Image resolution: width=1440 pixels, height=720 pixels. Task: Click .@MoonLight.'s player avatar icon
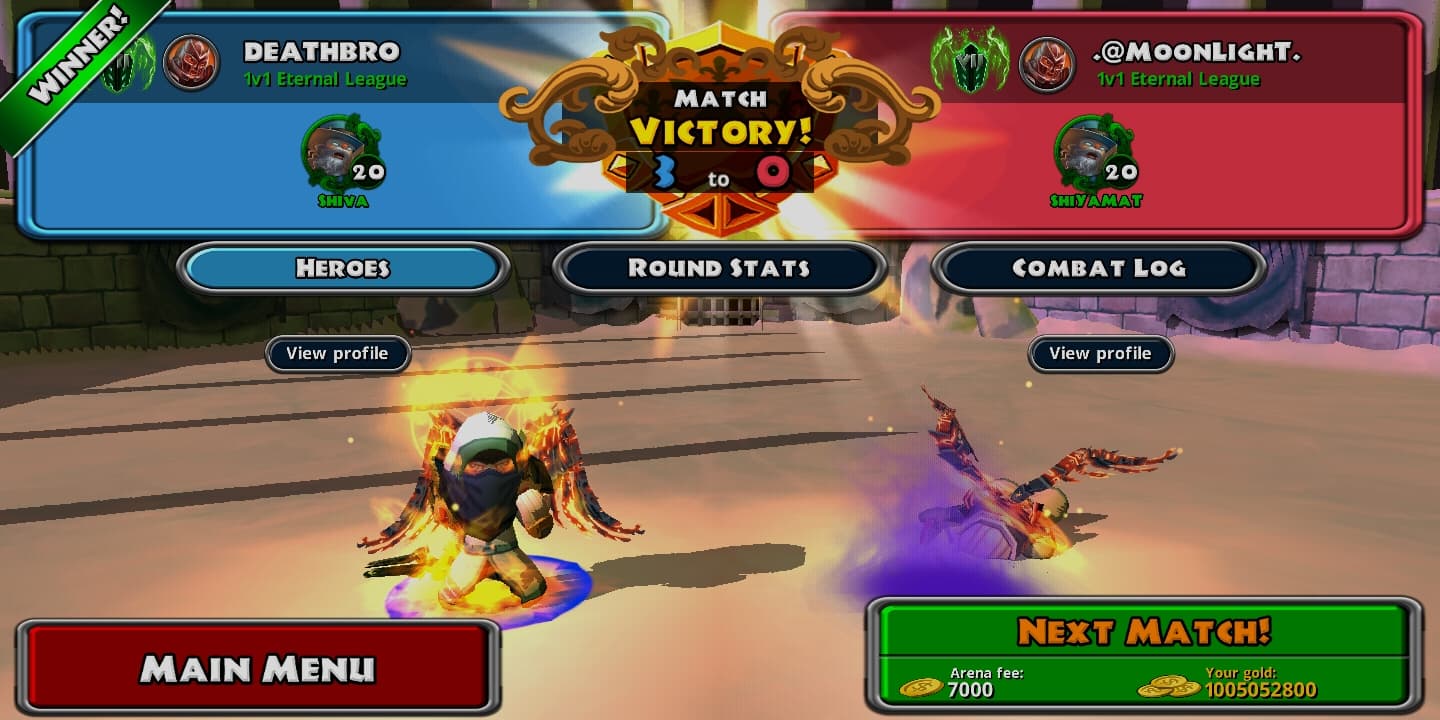tap(1046, 64)
